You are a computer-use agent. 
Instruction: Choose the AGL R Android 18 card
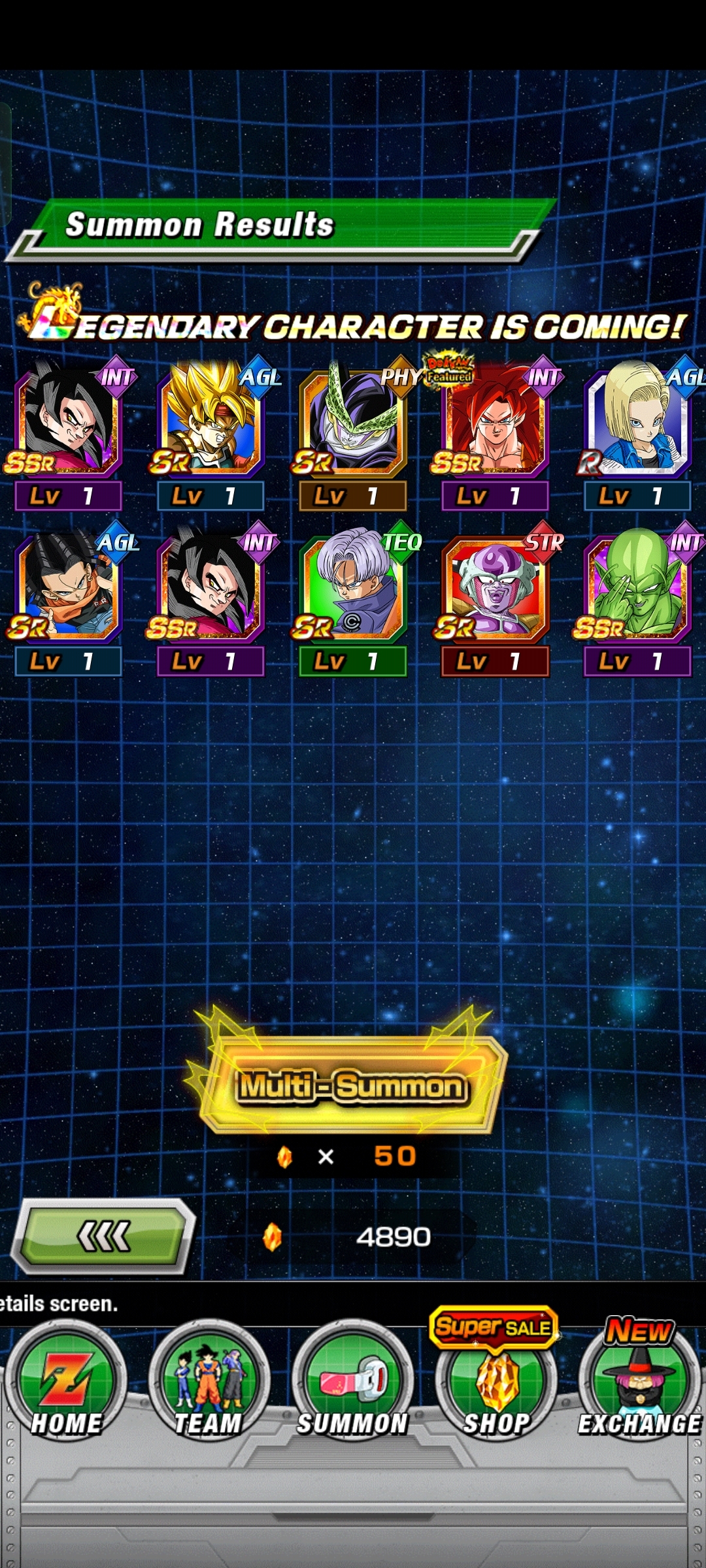pos(637,421)
